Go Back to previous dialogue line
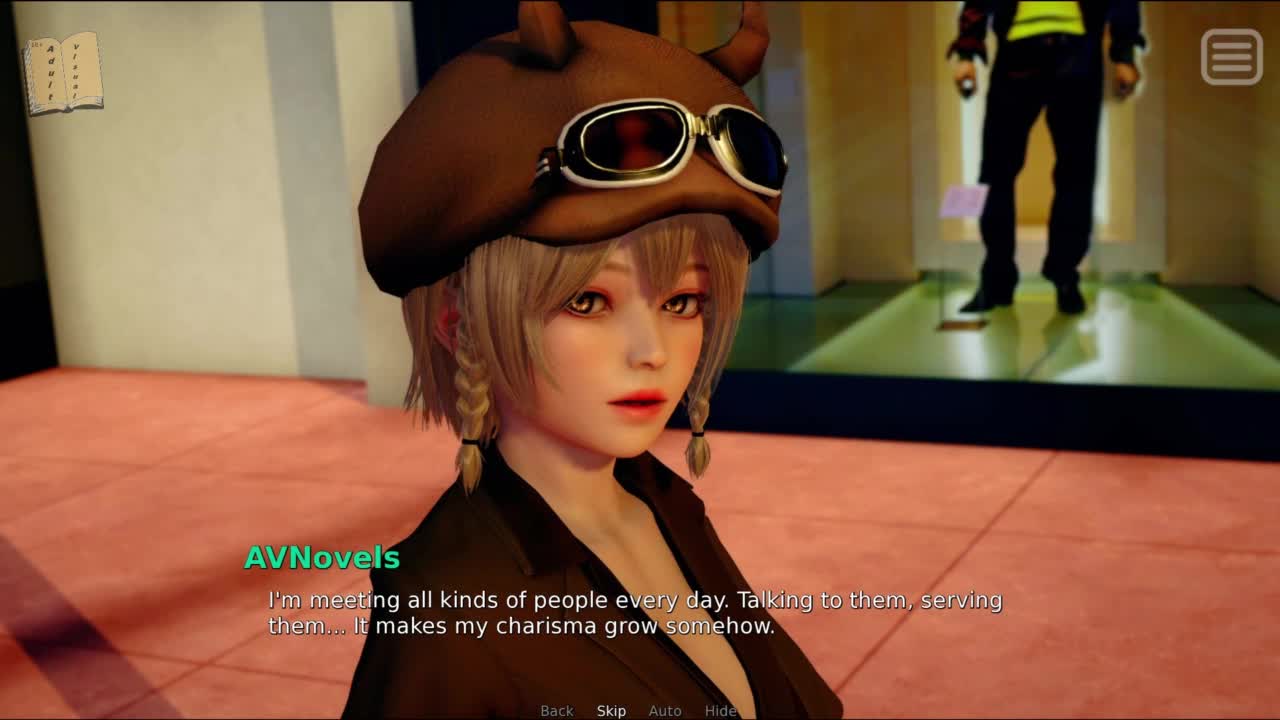1280x720 pixels. [x=557, y=711]
